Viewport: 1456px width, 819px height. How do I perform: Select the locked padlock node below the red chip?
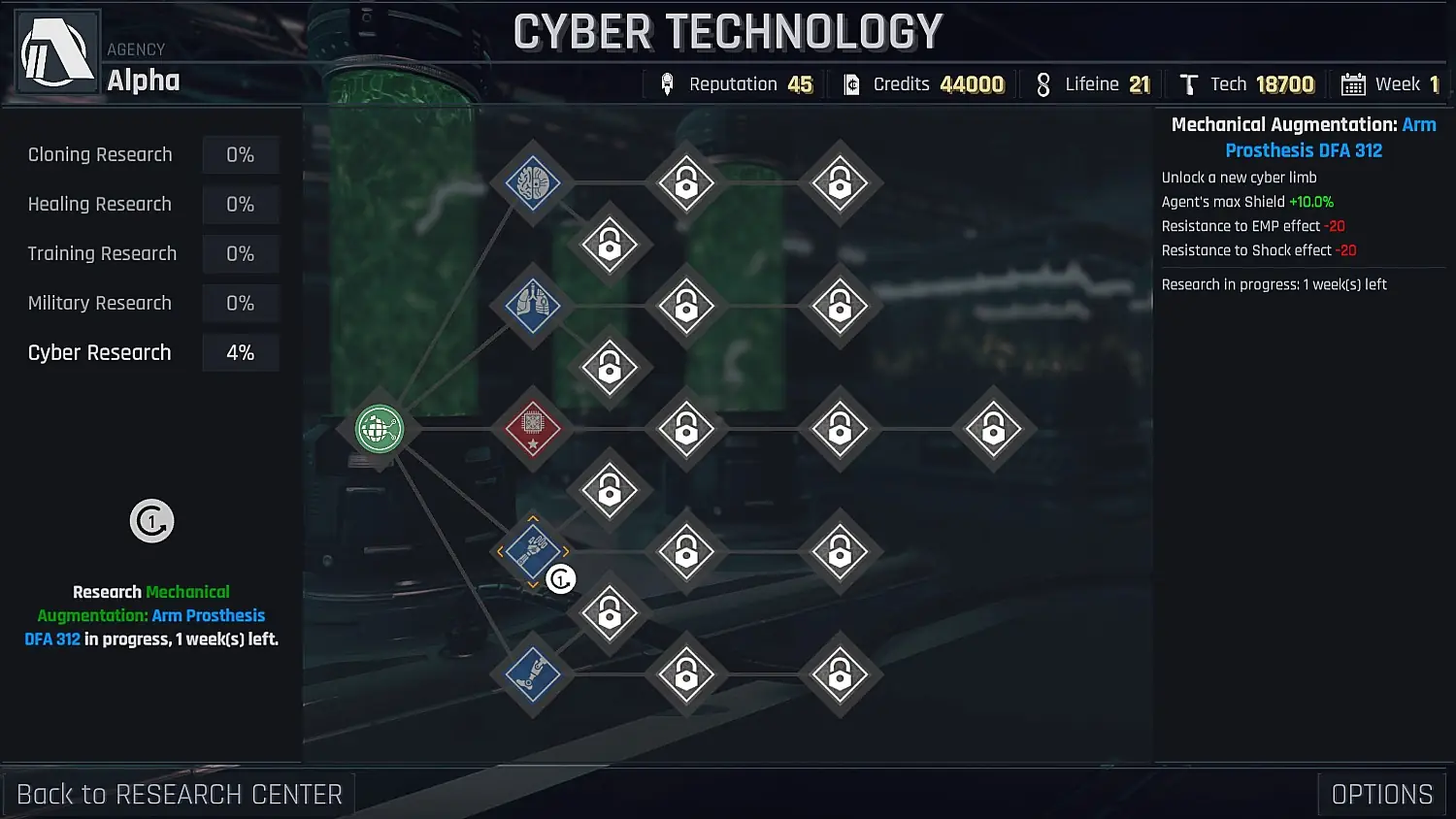tap(610, 490)
